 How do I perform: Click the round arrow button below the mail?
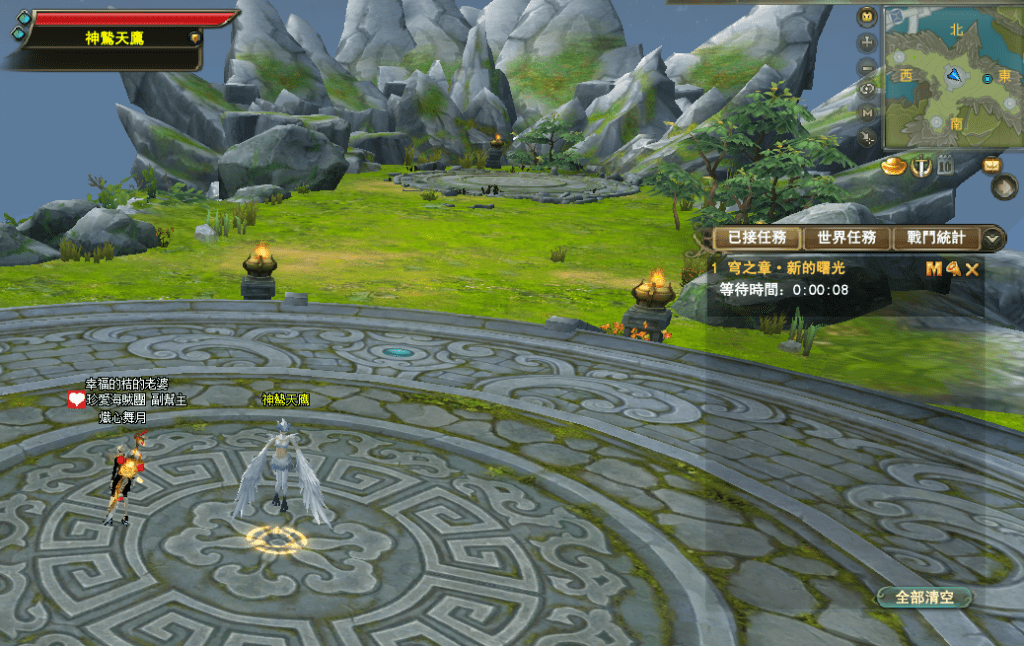point(1005,187)
